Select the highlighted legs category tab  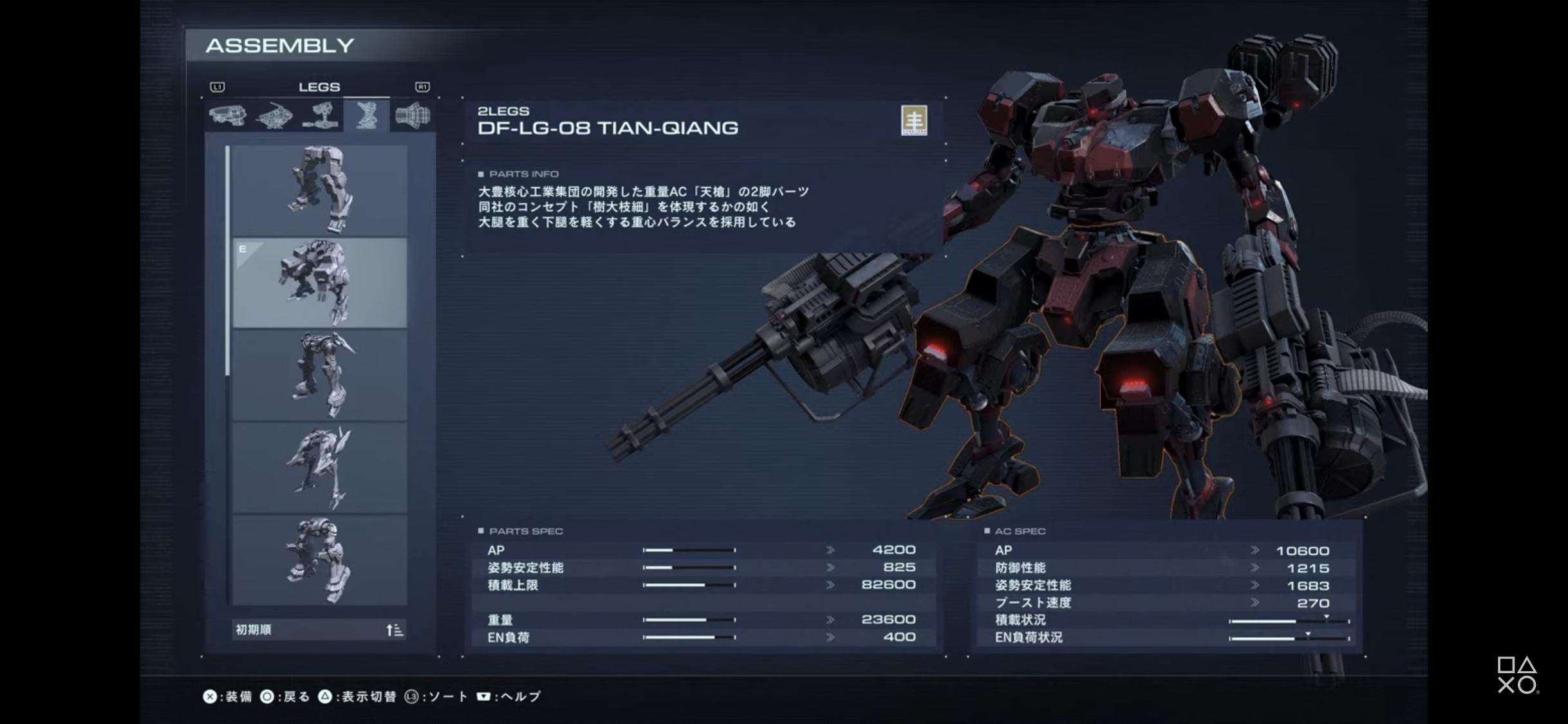(x=366, y=116)
